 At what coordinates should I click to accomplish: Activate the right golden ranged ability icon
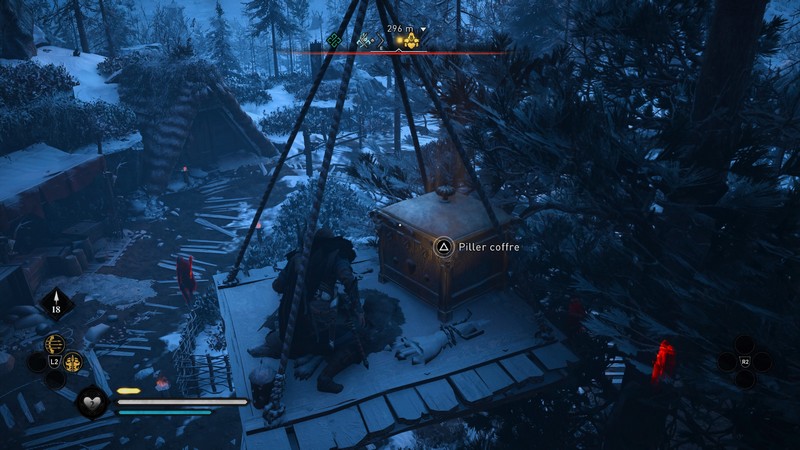[73, 362]
